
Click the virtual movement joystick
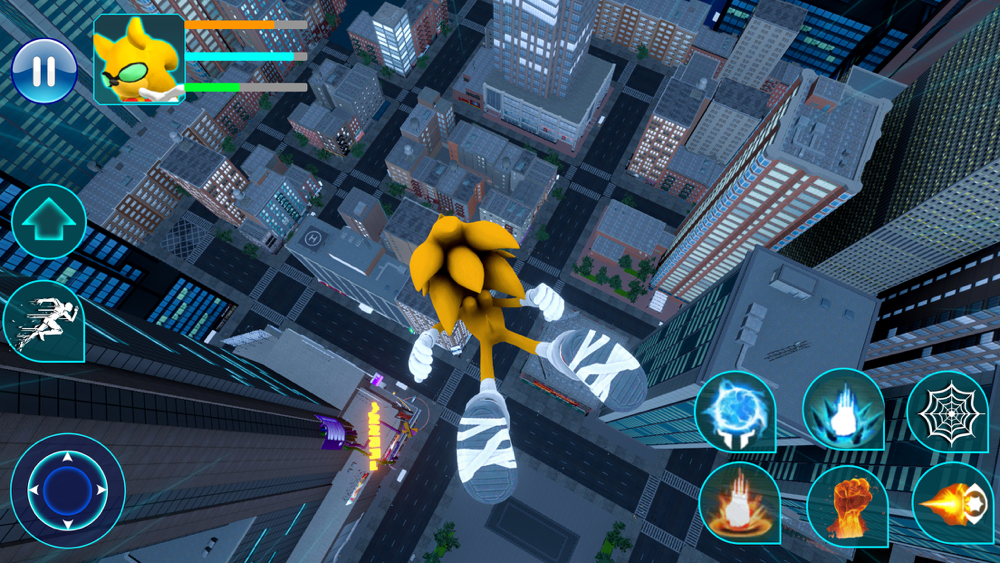(67, 490)
